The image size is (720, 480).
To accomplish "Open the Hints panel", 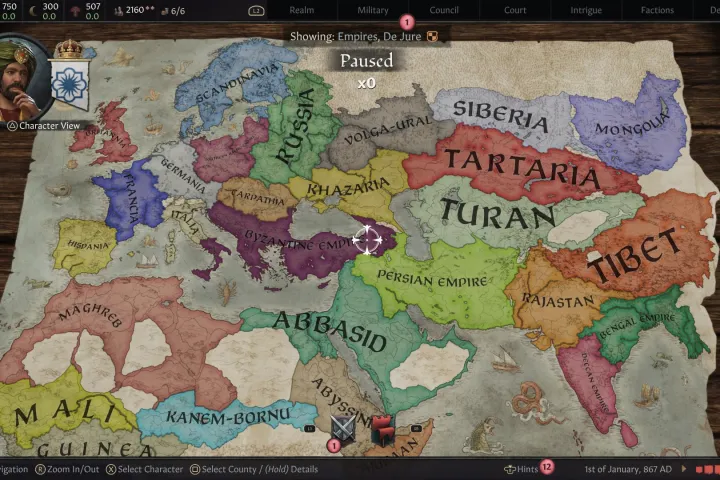I will (521, 469).
